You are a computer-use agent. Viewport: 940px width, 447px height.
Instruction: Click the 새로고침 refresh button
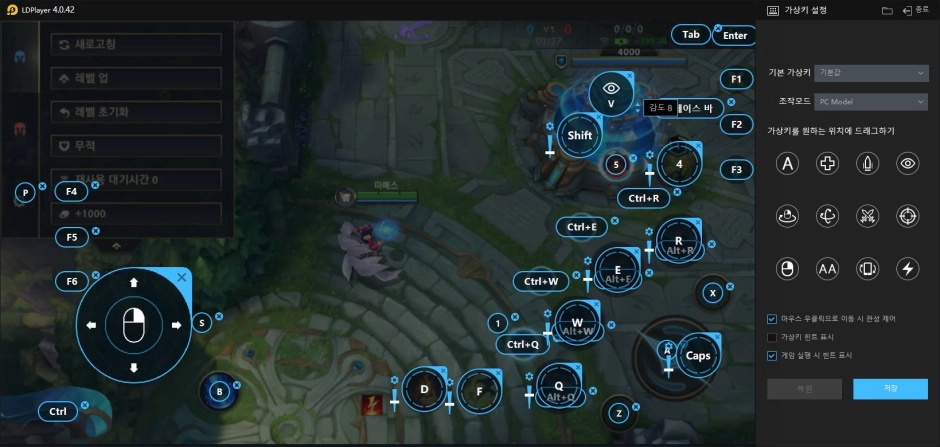pos(135,45)
